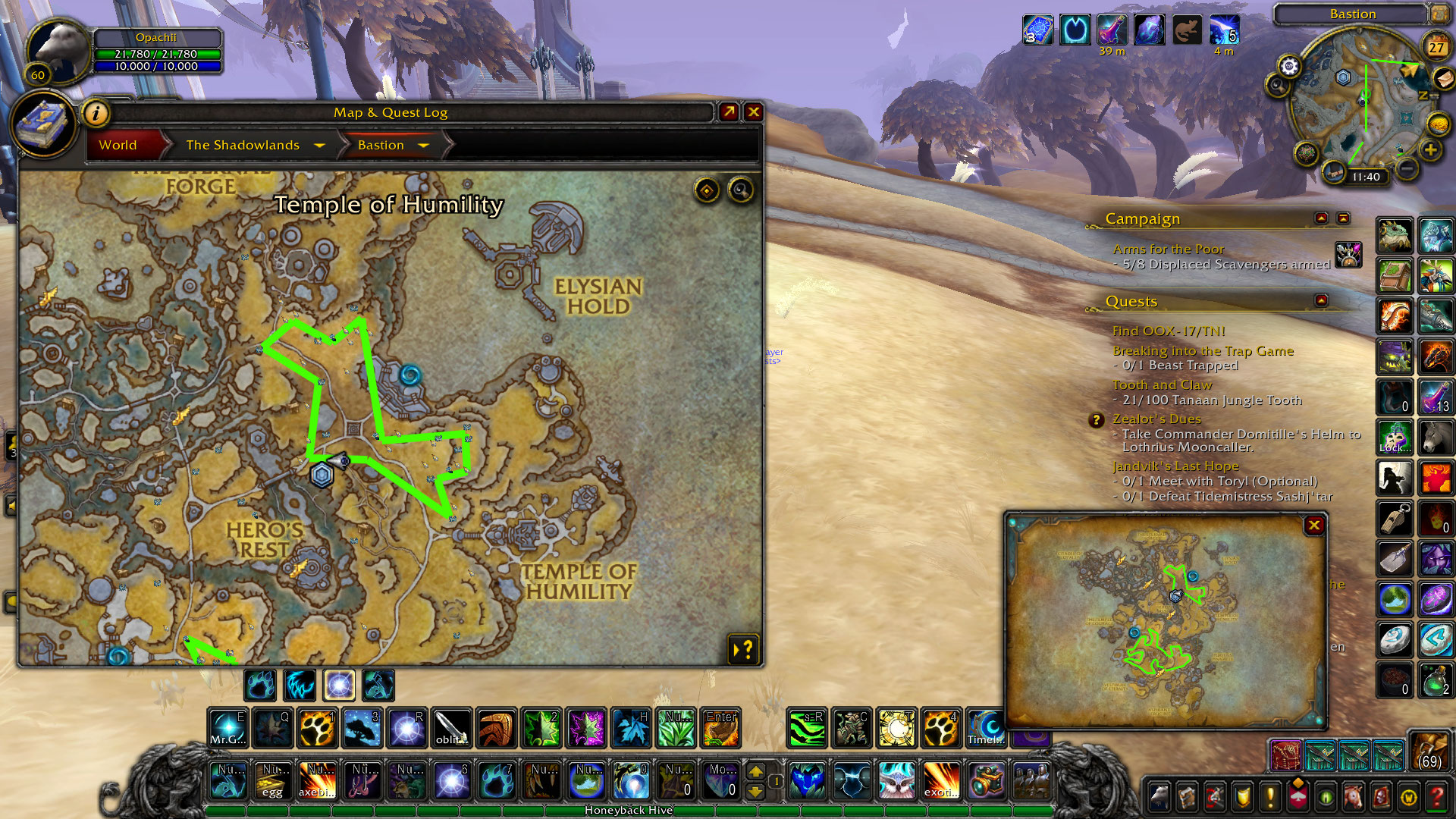The image size is (1456, 819).
Task: Open the Tooth and Claw quest entry
Action: click(x=1162, y=385)
